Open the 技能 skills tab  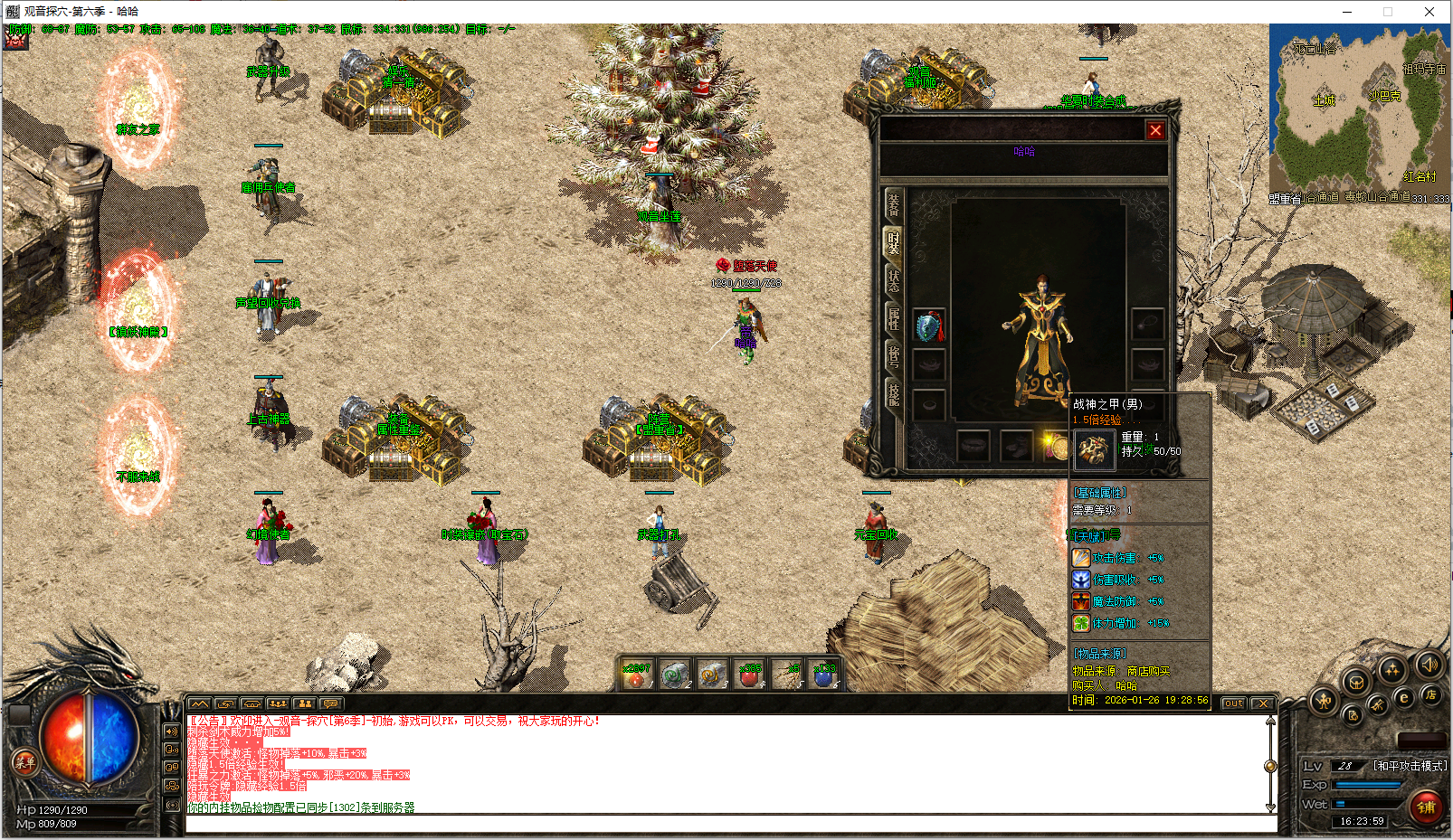pyautogui.click(x=894, y=393)
